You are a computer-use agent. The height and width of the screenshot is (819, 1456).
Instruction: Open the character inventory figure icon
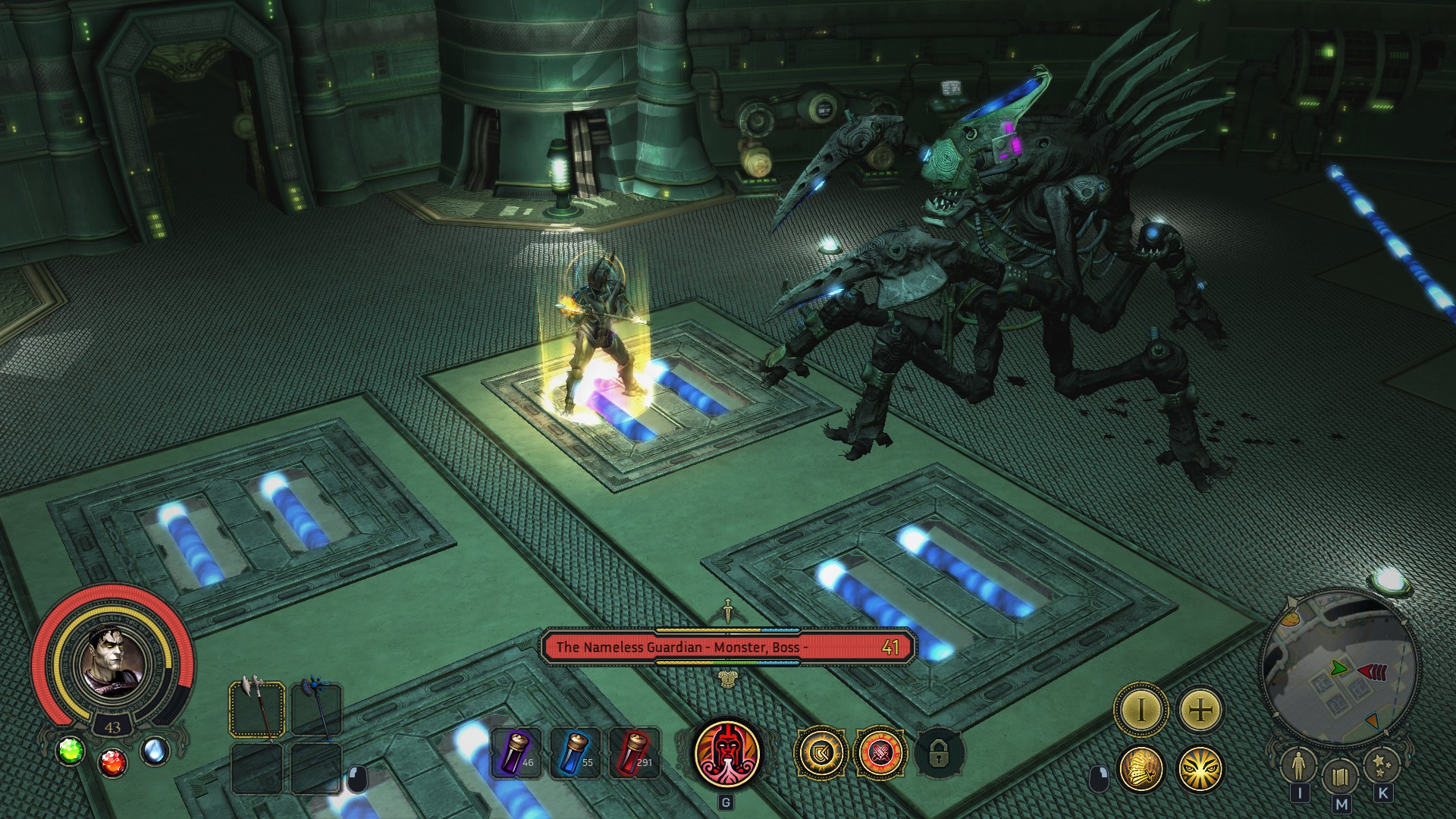(x=1299, y=766)
